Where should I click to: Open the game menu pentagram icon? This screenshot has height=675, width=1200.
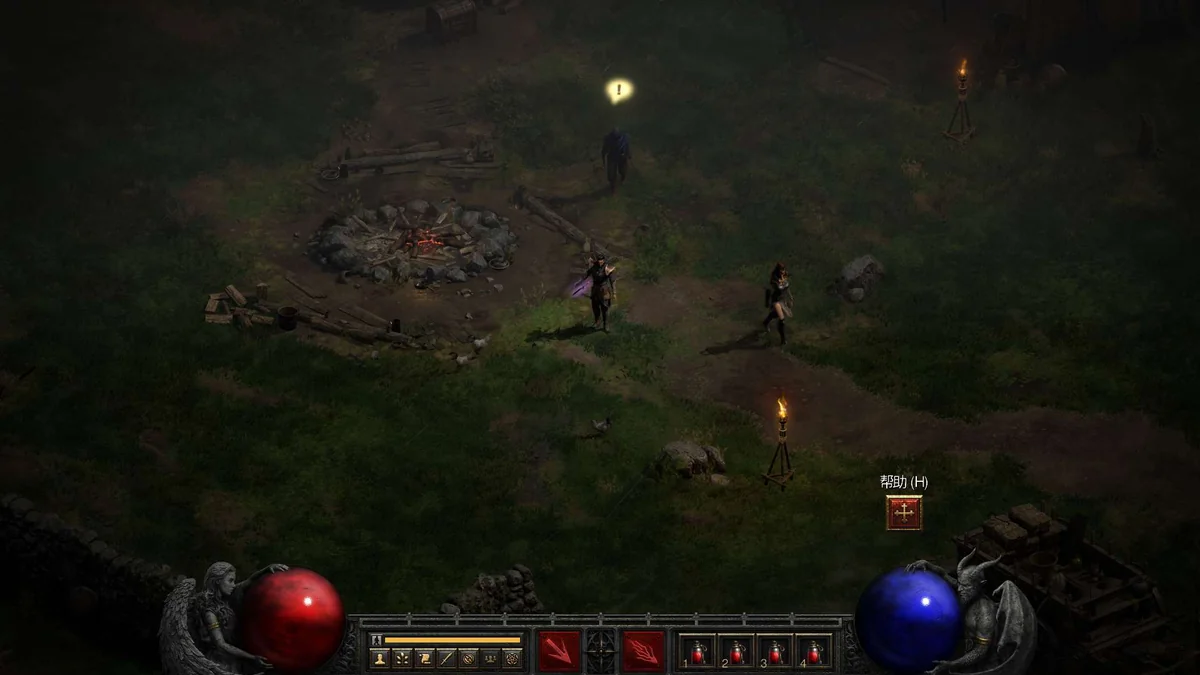click(512, 658)
